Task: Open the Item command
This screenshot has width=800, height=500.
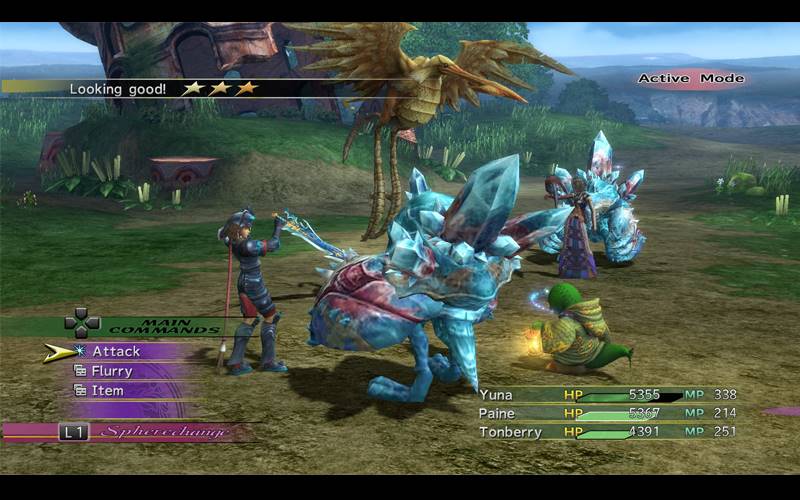Action: tap(107, 390)
